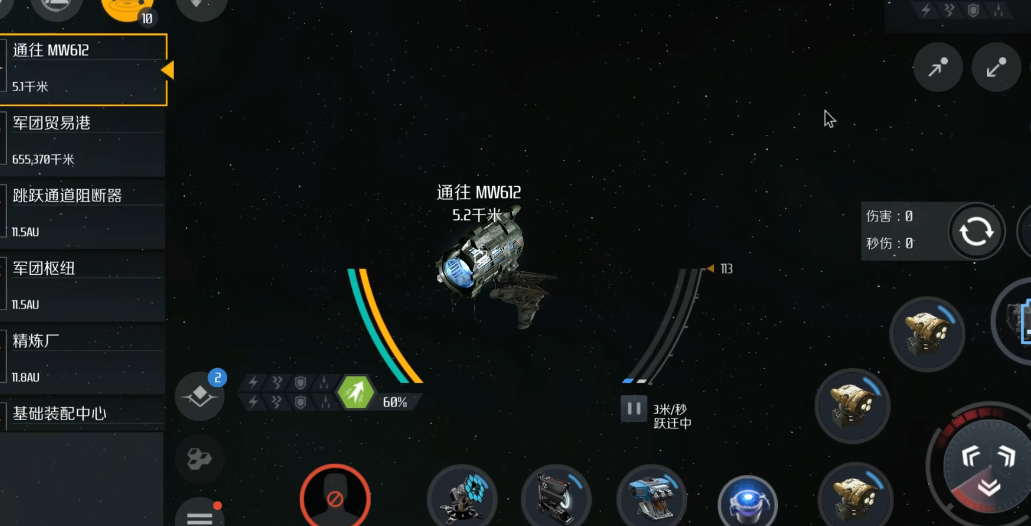Viewport: 1031px width, 526px height.
Task: Tap the arrow-with-dot approach button
Action: (937, 68)
